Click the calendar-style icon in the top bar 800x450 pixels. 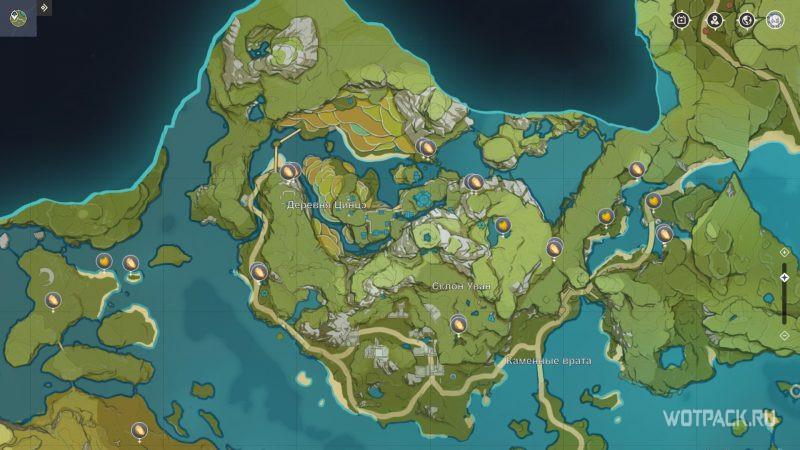coord(682,19)
